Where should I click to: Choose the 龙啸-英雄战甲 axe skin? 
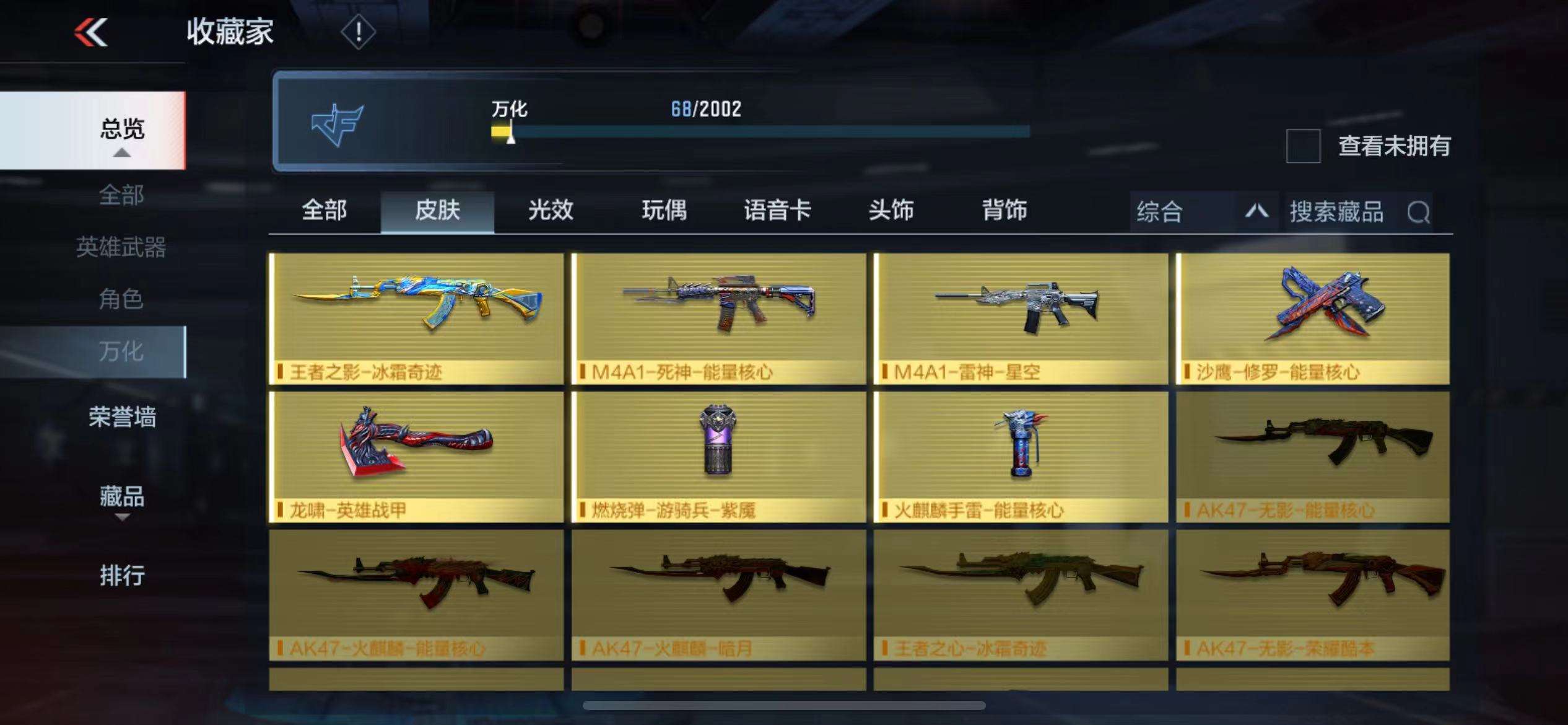tap(417, 456)
